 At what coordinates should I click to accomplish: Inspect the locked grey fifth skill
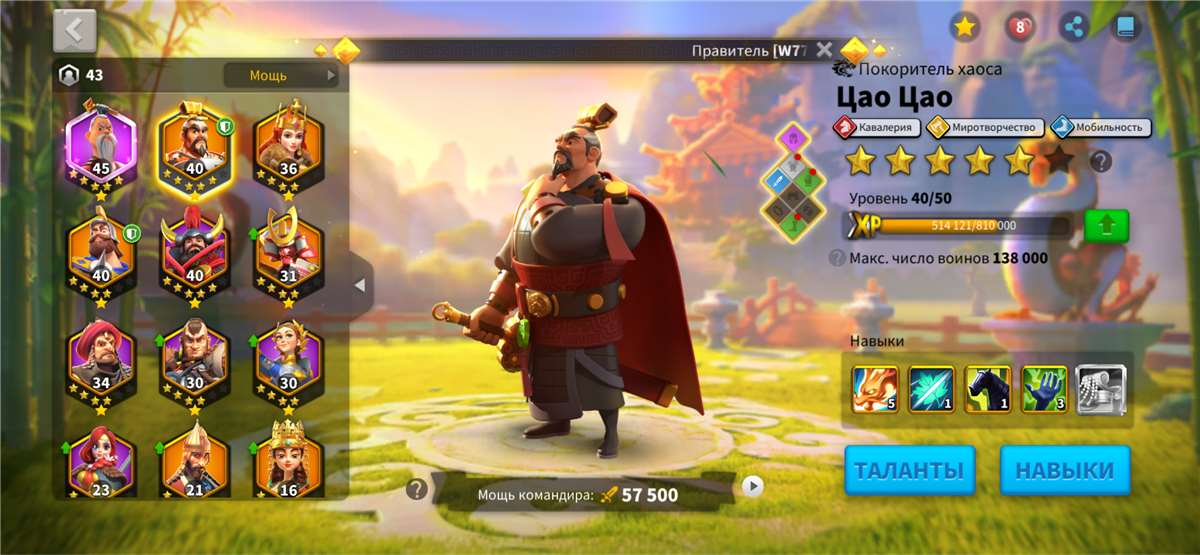click(1101, 389)
